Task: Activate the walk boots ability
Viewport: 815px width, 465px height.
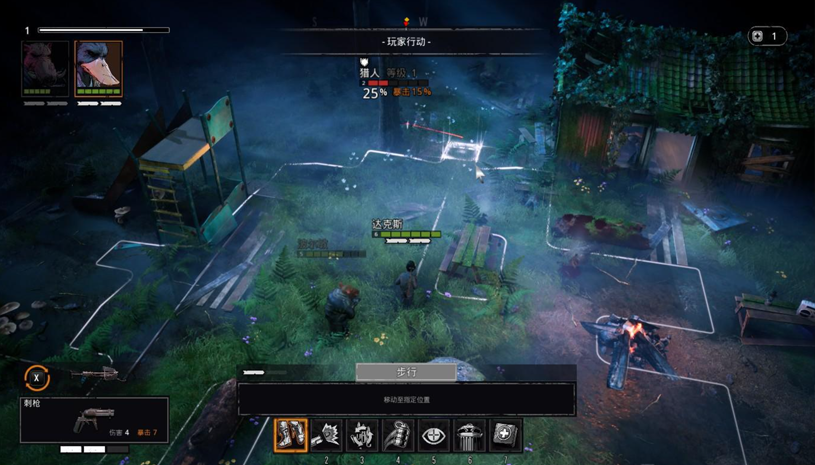Action: [x=290, y=435]
